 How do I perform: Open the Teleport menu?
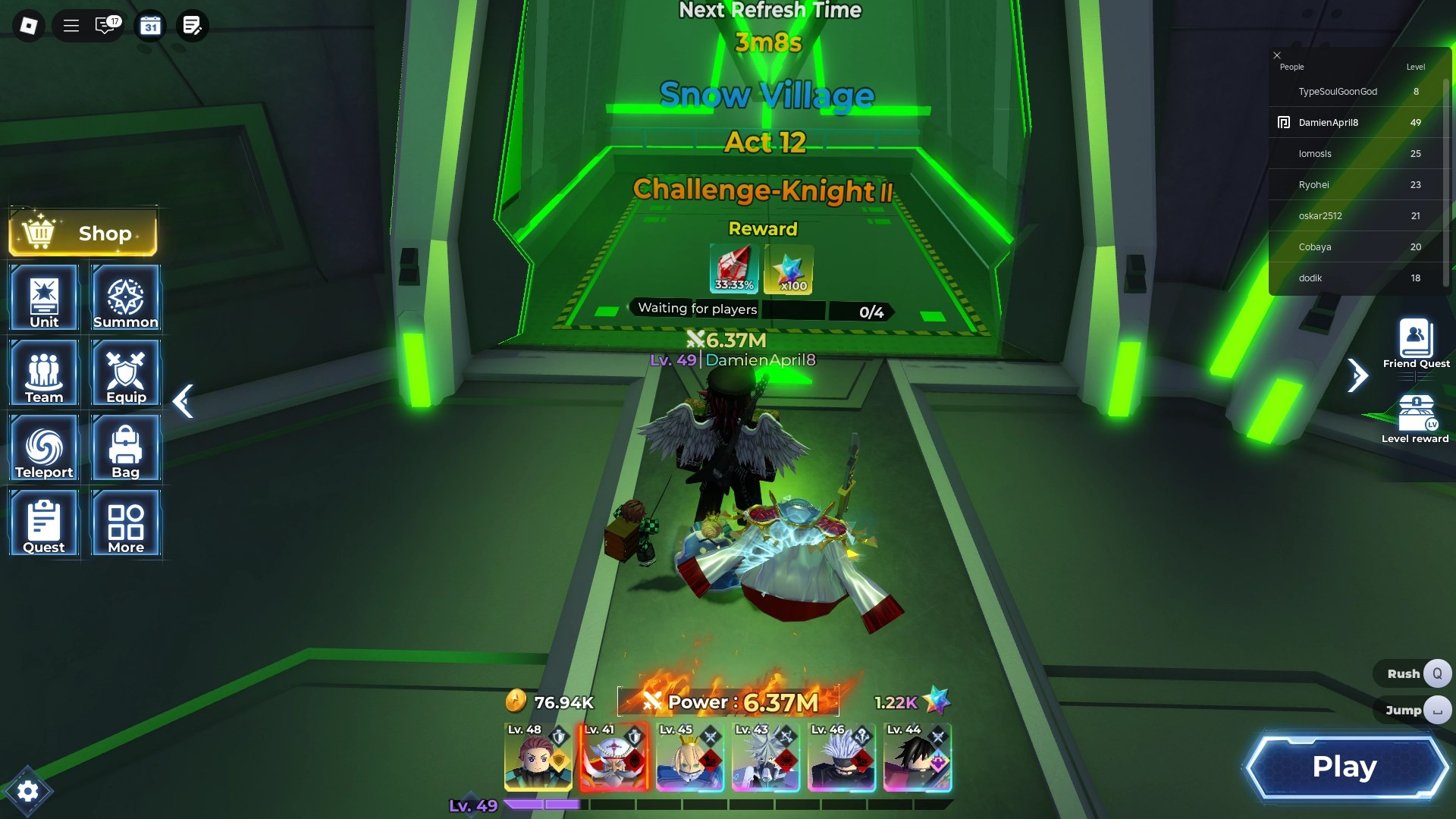(43, 448)
